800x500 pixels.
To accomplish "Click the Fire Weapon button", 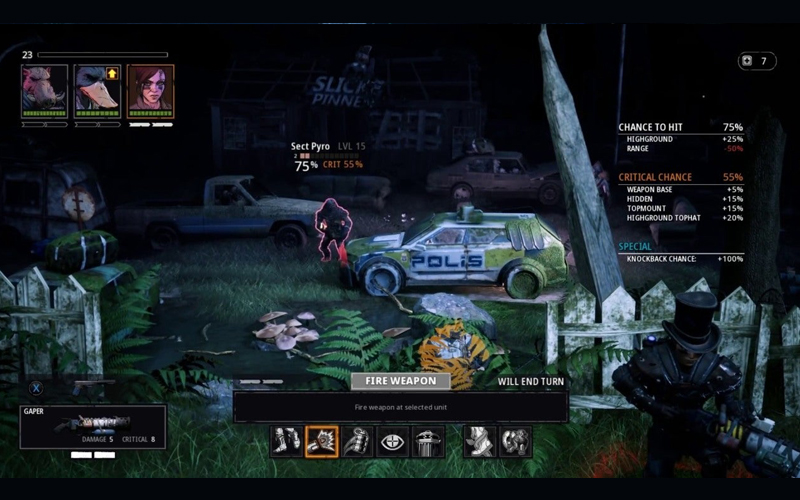I will [400, 381].
